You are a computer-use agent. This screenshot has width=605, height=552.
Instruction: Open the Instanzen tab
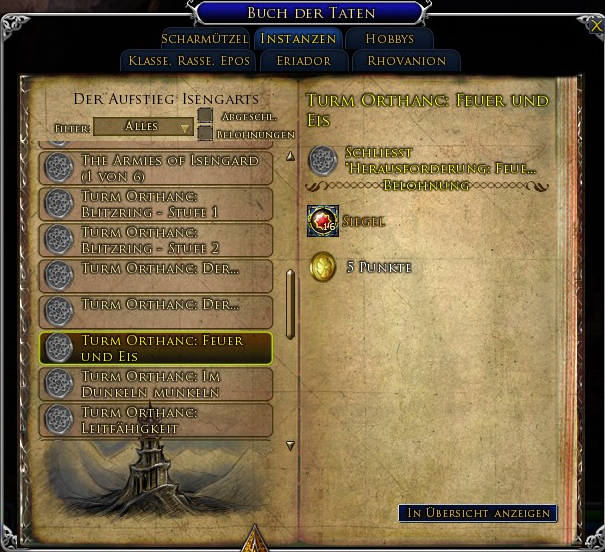(299, 39)
